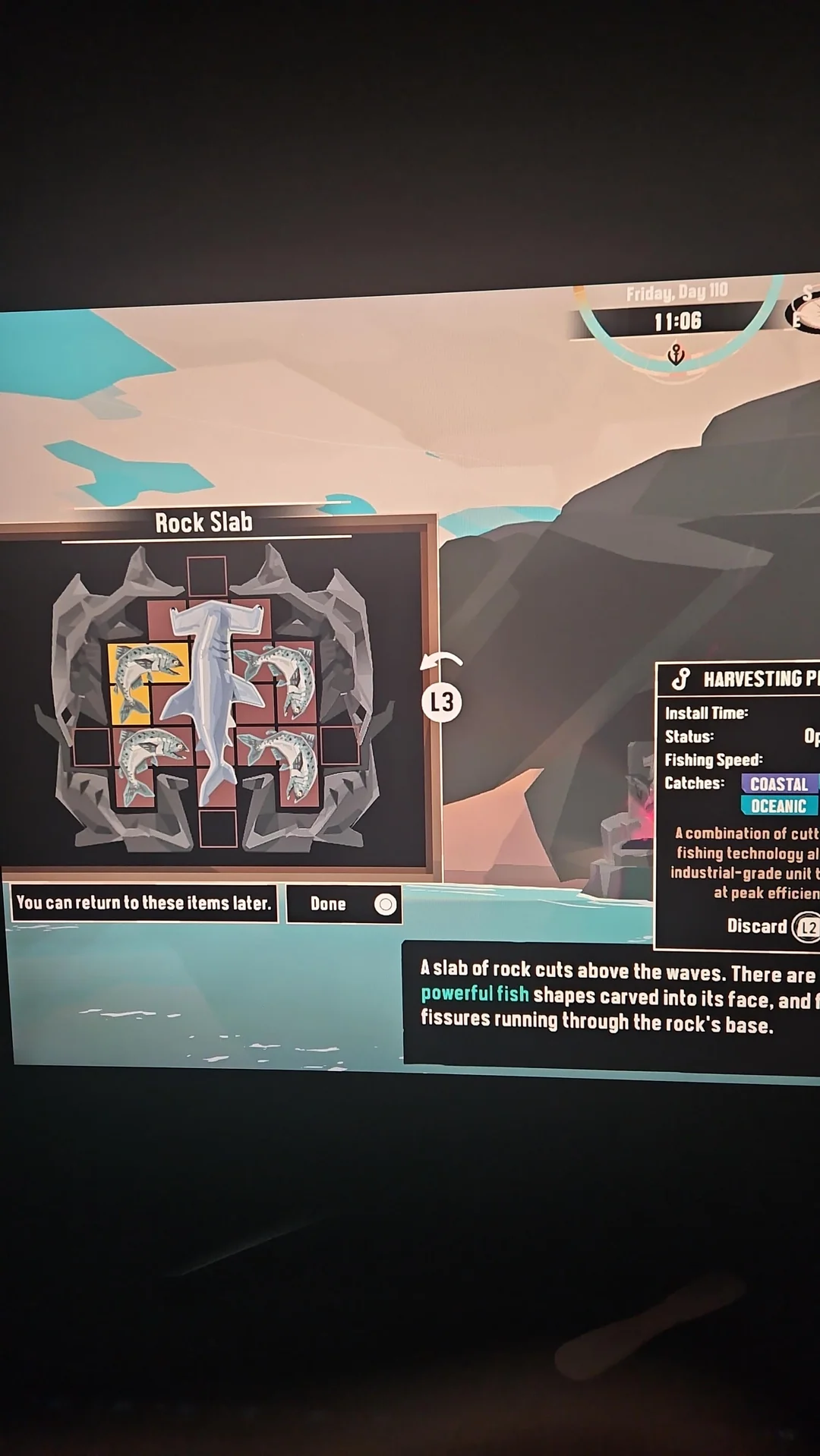Confirm with the Done button

(344, 903)
